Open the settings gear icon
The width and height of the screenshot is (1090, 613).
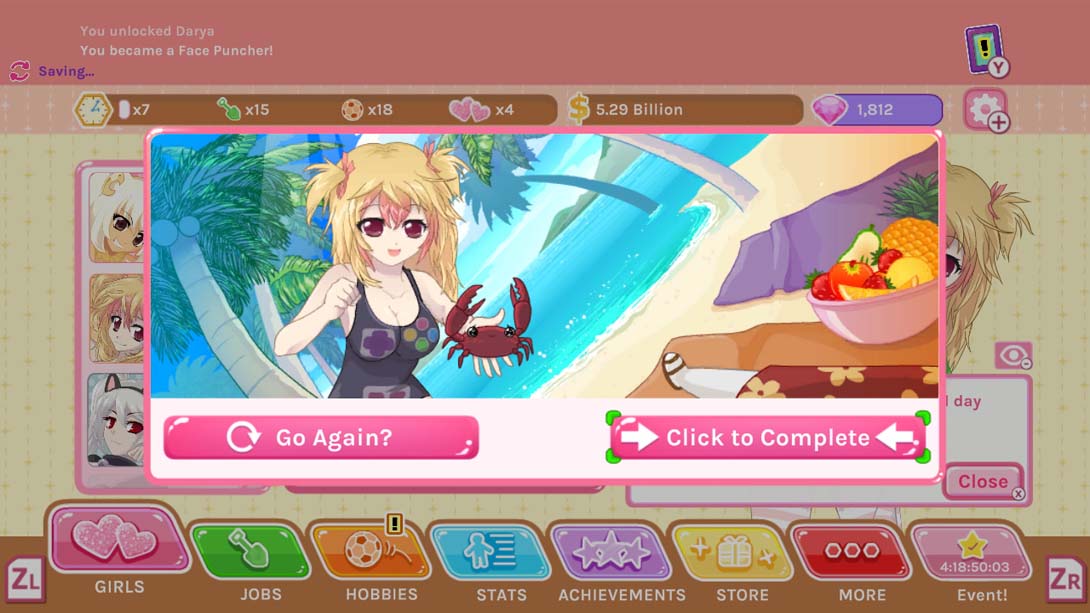(984, 109)
